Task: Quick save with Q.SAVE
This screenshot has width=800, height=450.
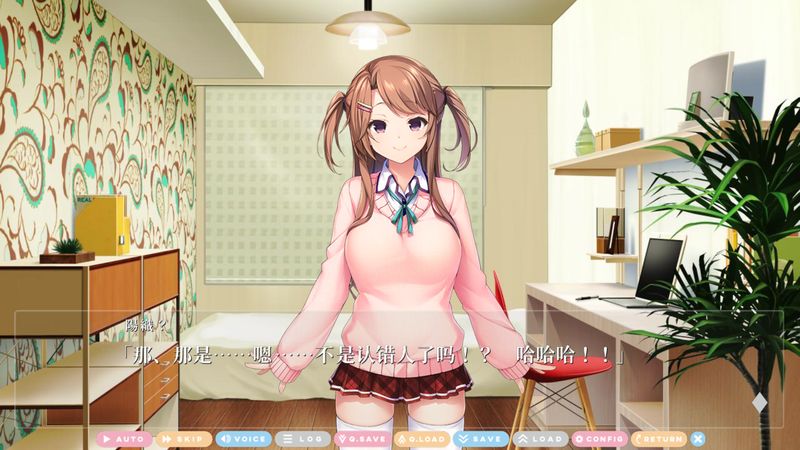Action: click(361, 439)
